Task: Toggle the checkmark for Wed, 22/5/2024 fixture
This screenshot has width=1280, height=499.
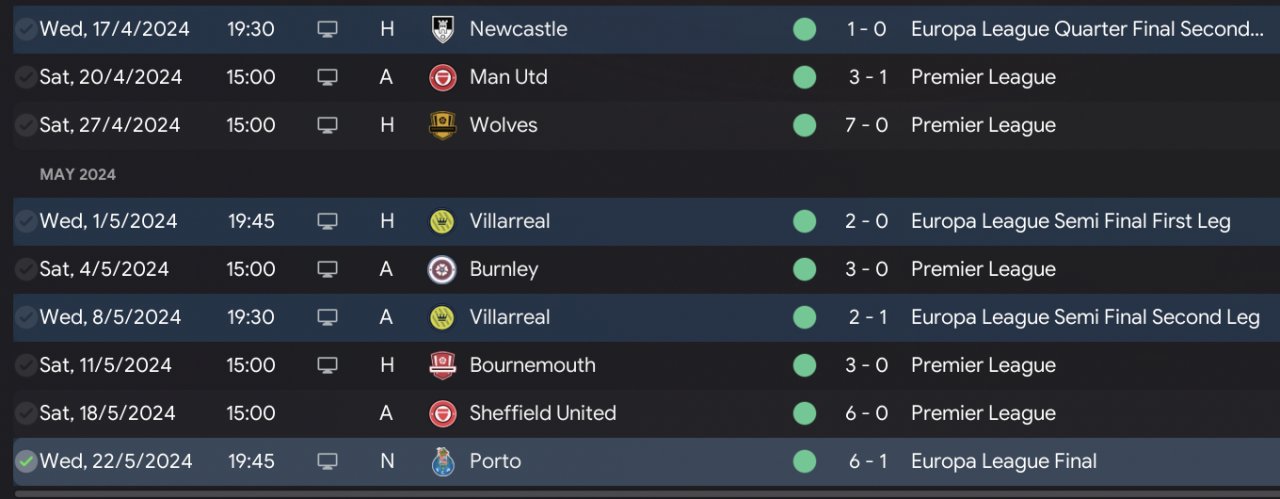Action: pyautogui.click(x=26, y=461)
